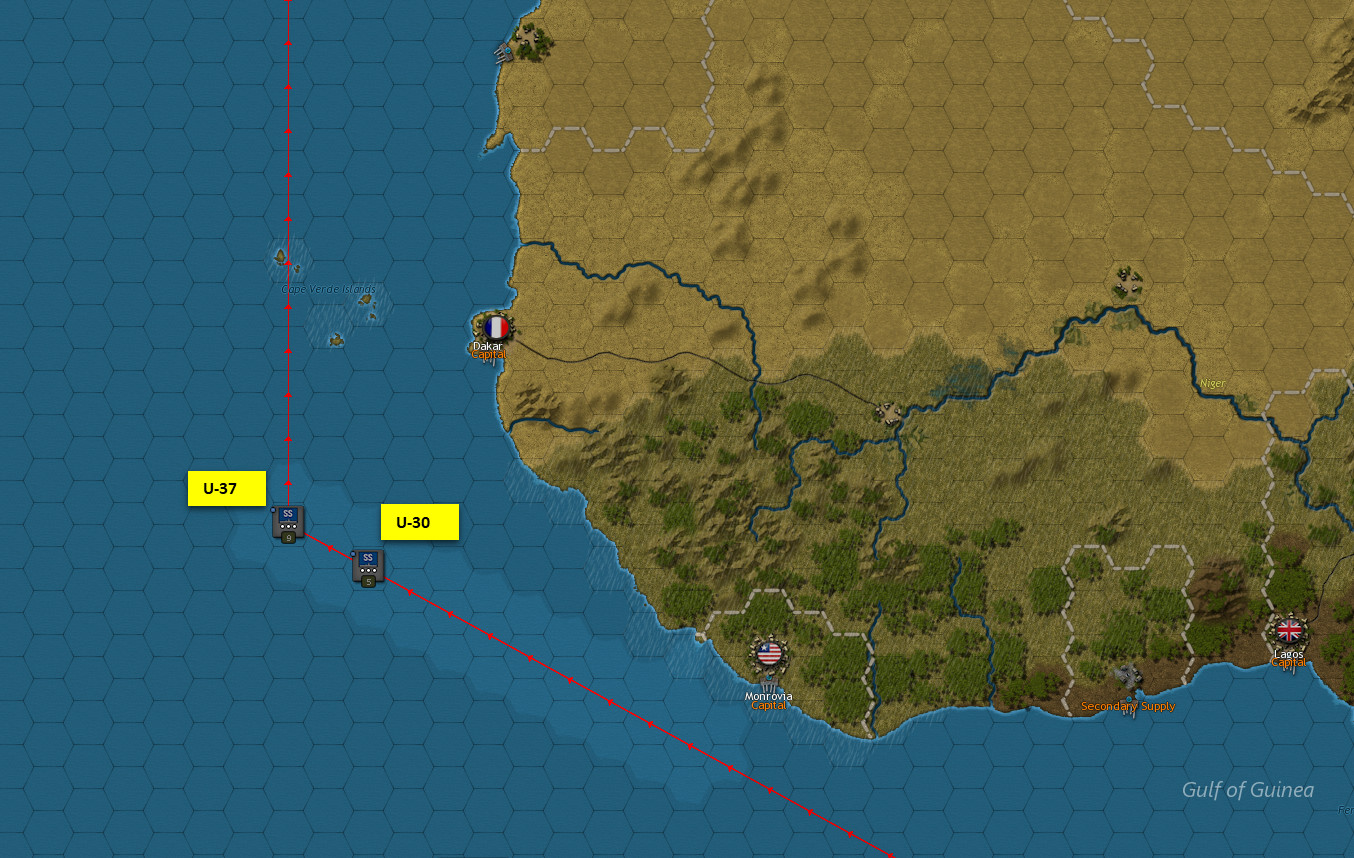The image size is (1354, 858).
Task: Click the Liberian flag marker at Monrovia
Action: click(x=768, y=656)
